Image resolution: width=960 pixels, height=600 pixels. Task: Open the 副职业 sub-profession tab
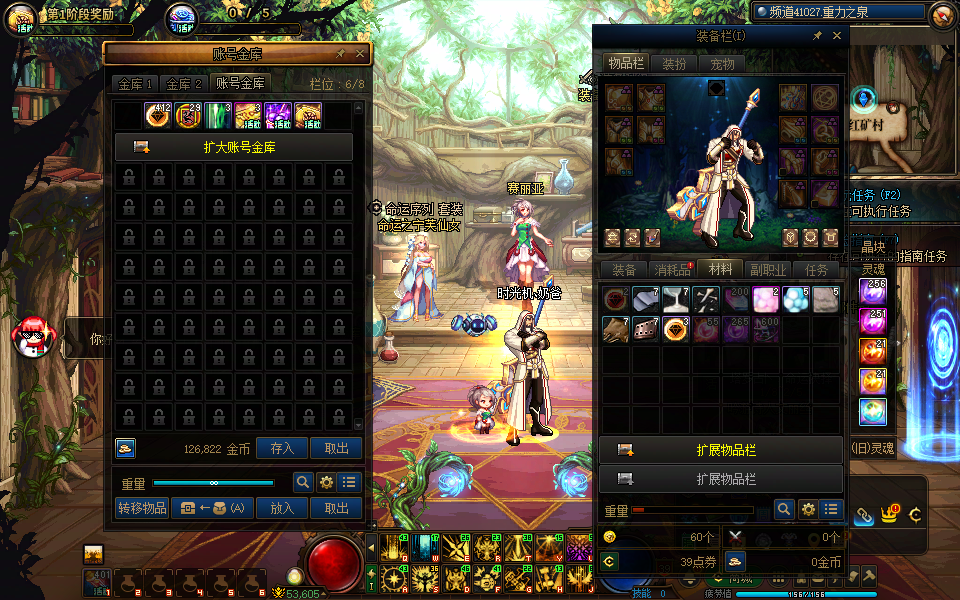point(769,269)
